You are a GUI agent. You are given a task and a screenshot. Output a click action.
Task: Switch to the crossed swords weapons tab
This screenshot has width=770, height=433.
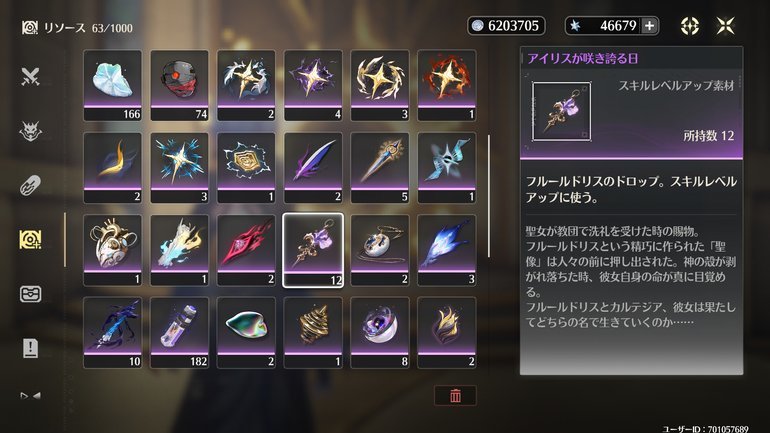[30, 76]
